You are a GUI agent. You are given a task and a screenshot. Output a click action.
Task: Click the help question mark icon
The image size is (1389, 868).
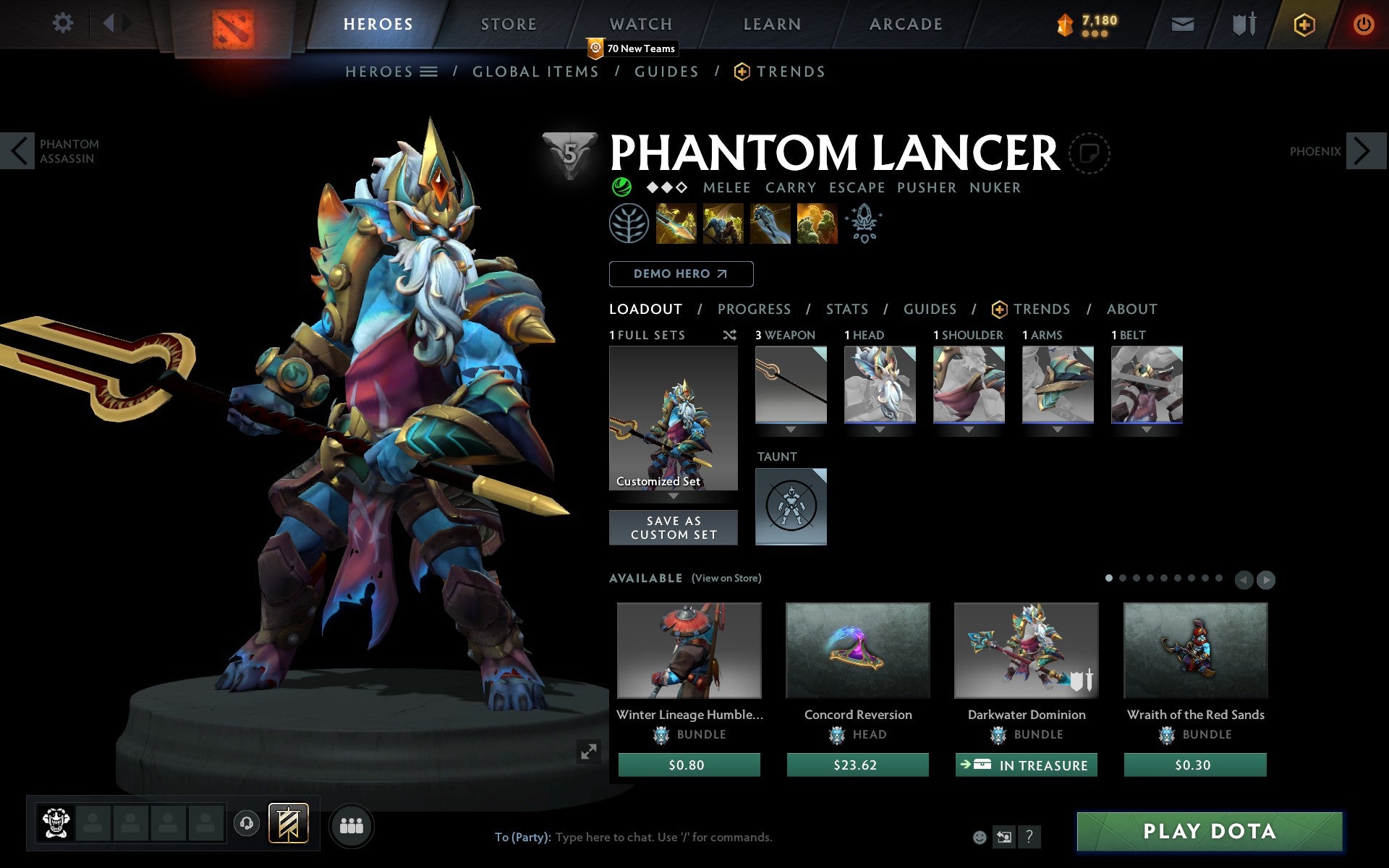(x=1029, y=838)
